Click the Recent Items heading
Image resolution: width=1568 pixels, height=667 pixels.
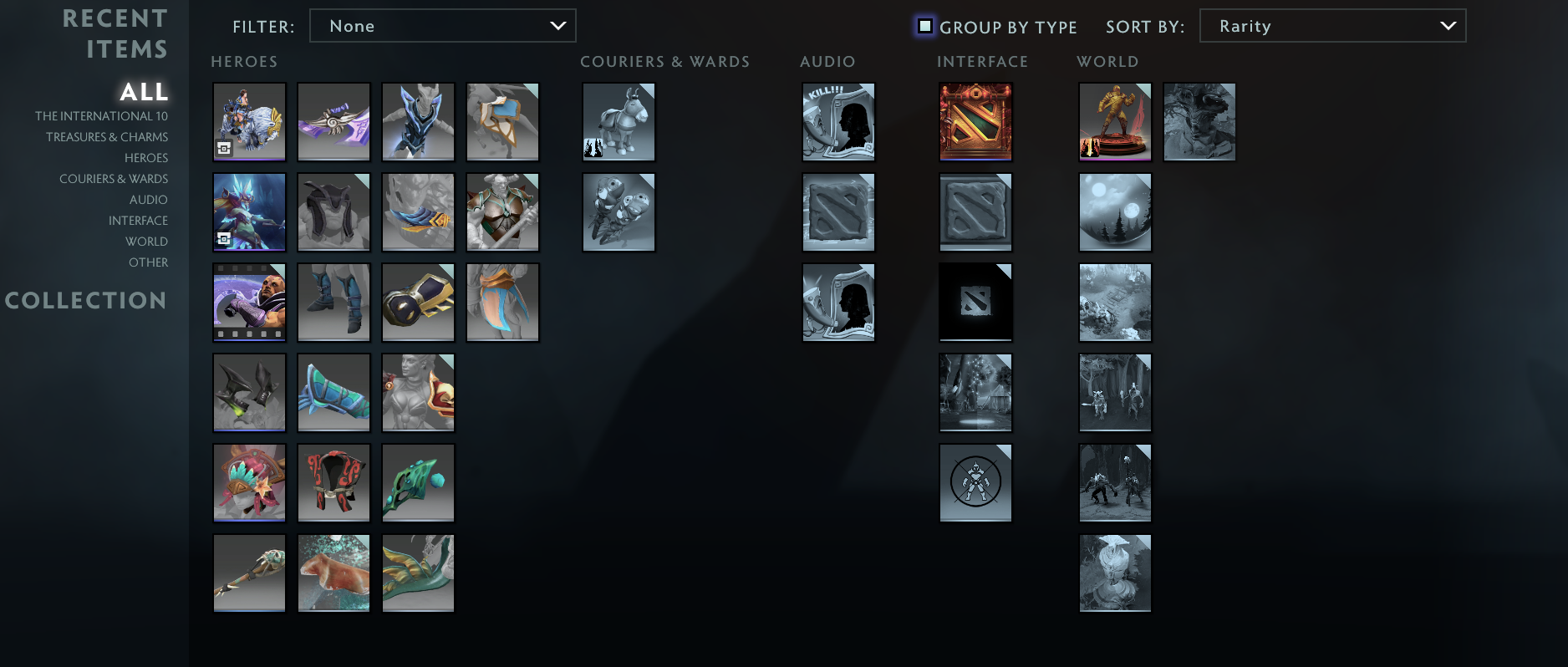click(115, 33)
